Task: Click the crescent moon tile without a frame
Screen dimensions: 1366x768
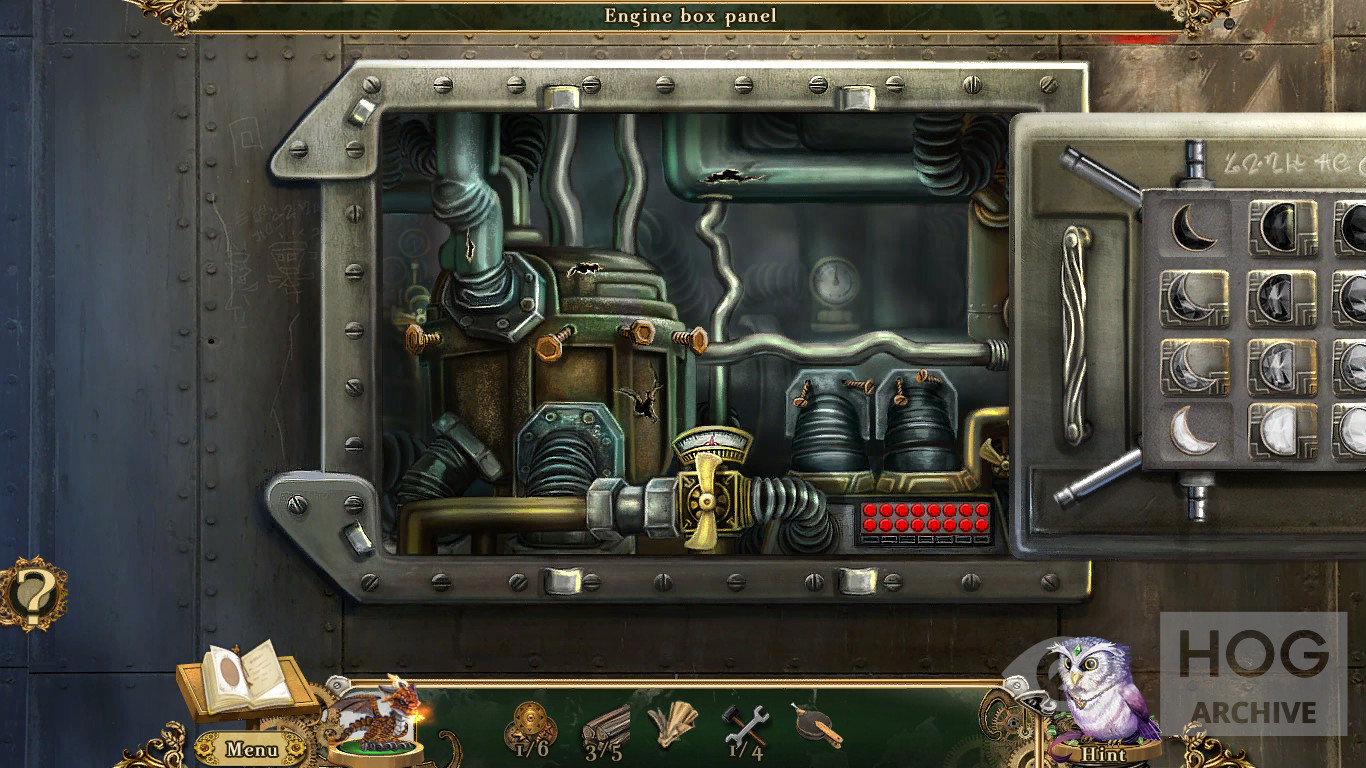Action: [1192, 226]
